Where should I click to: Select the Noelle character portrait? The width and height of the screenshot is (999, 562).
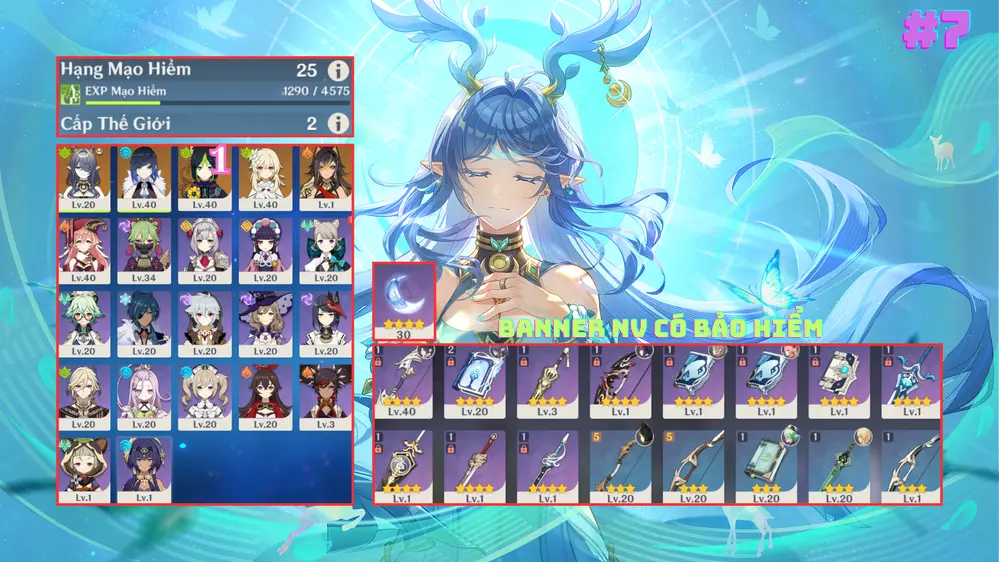coord(205,250)
